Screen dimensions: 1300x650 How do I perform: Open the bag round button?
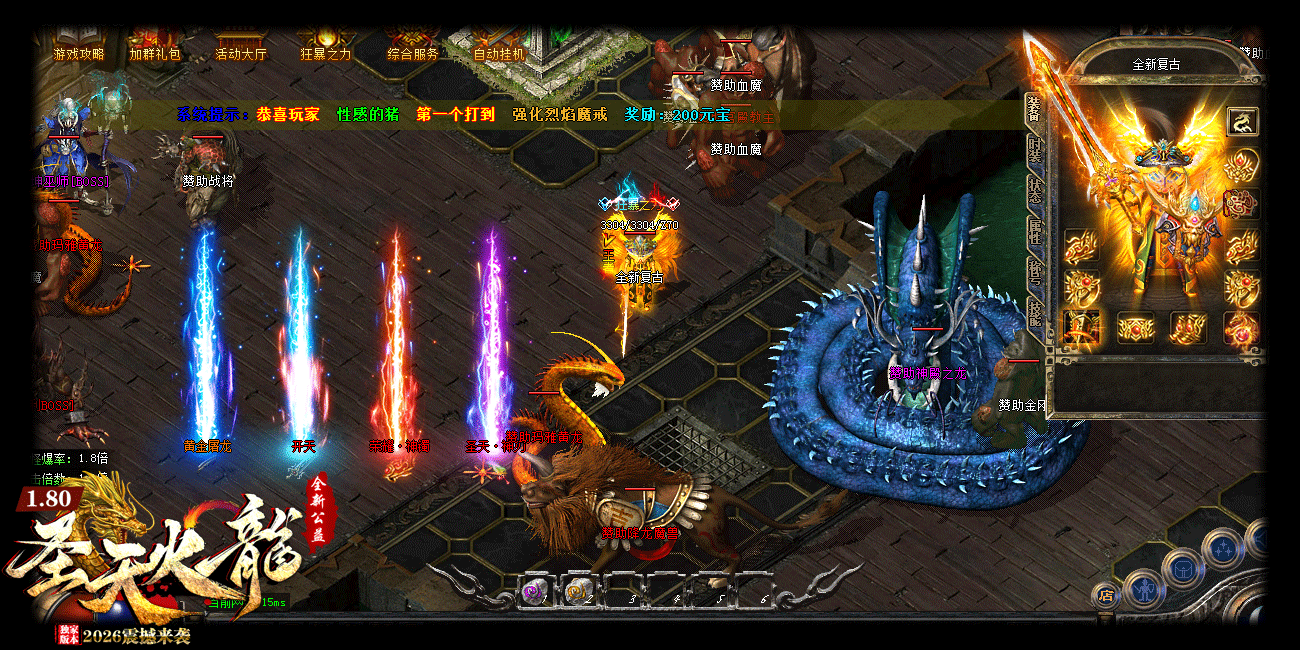(x=1184, y=568)
